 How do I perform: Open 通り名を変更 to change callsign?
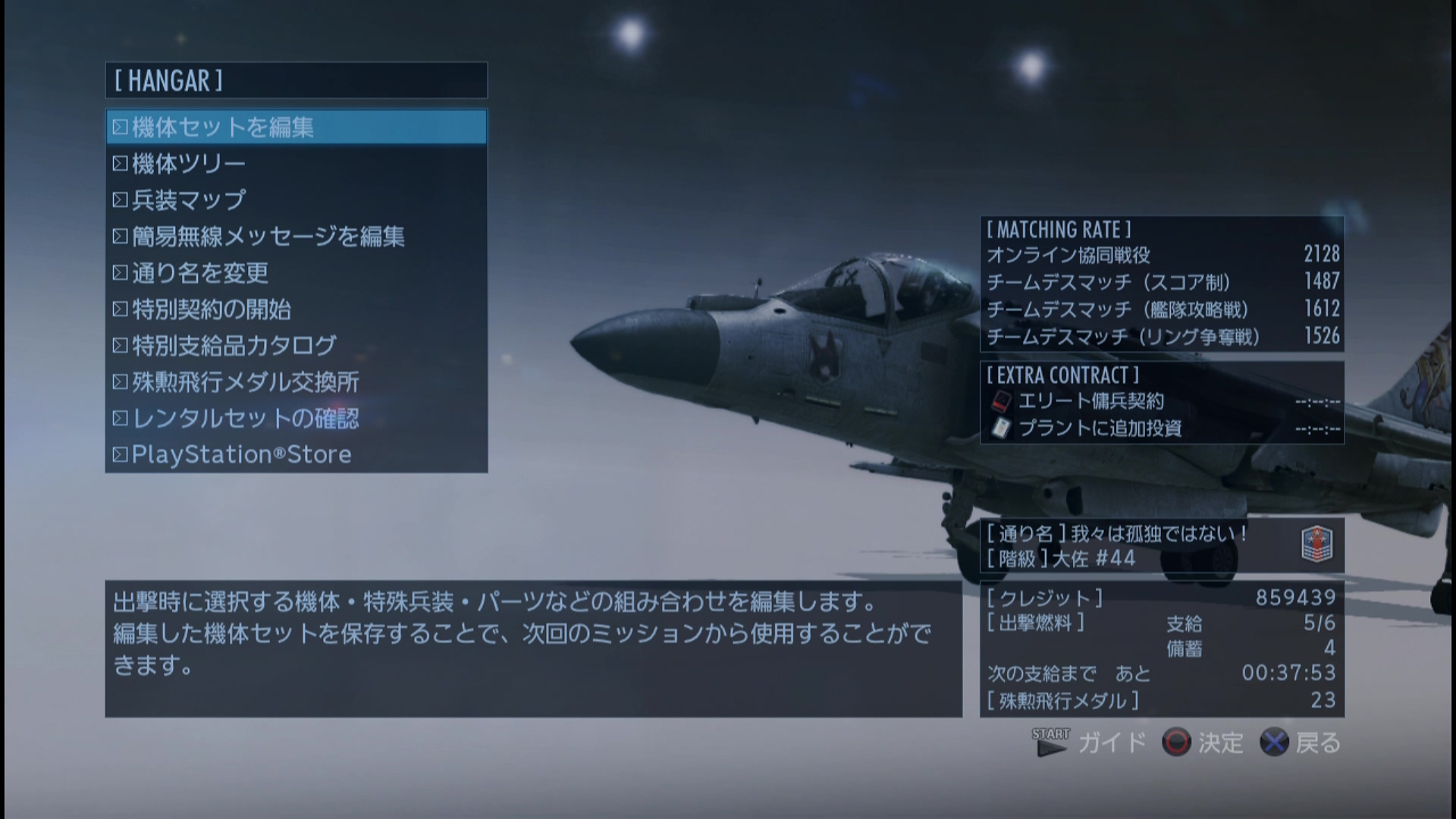point(199,272)
